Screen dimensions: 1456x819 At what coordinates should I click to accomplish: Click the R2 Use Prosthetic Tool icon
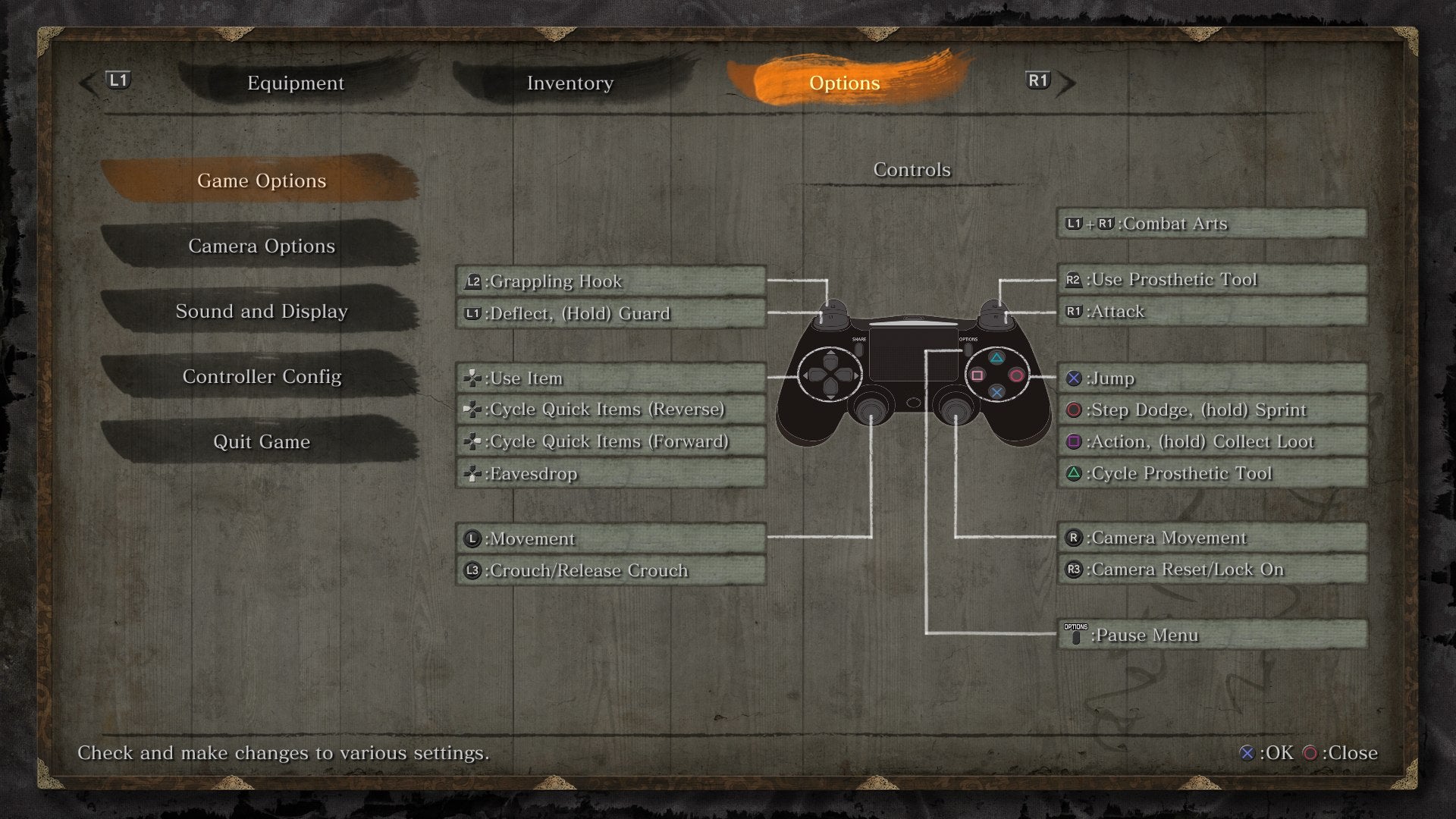[1072, 279]
